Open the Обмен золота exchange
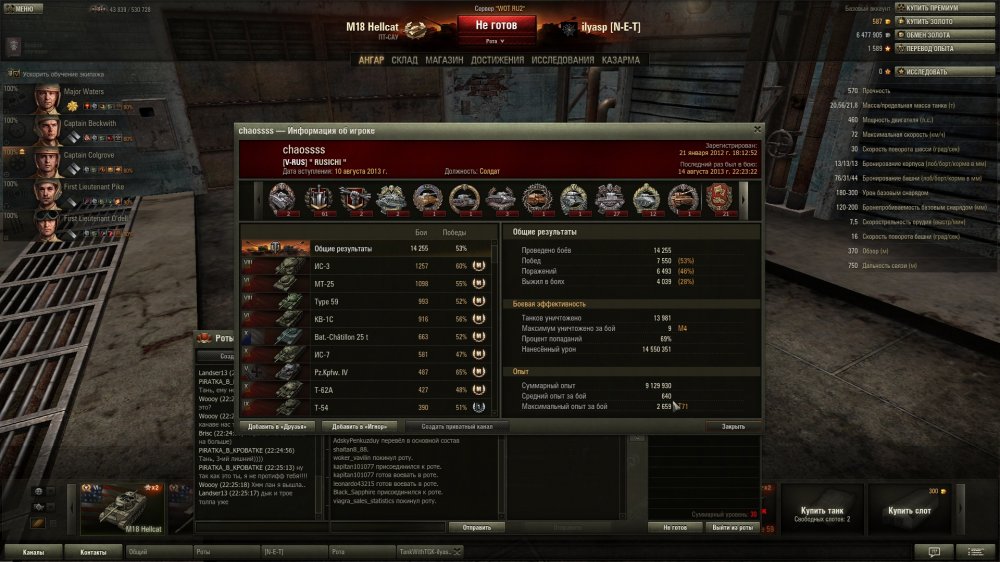The width and height of the screenshot is (1000, 562). click(937, 34)
